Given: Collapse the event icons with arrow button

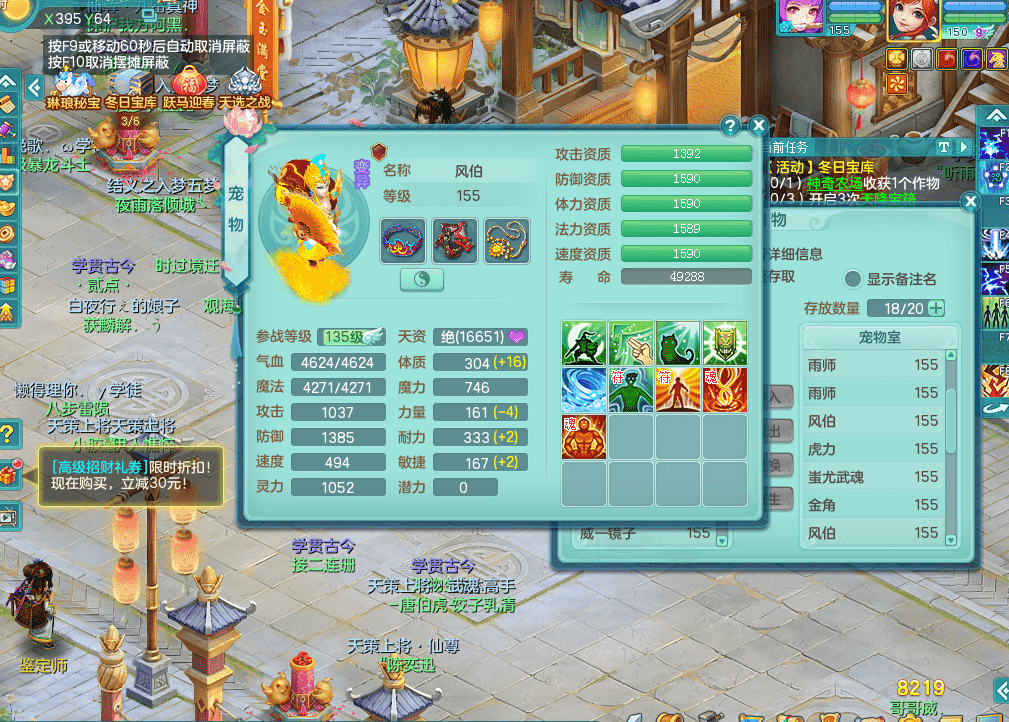Looking at the screenshot, I should click(x=34, y=87).
